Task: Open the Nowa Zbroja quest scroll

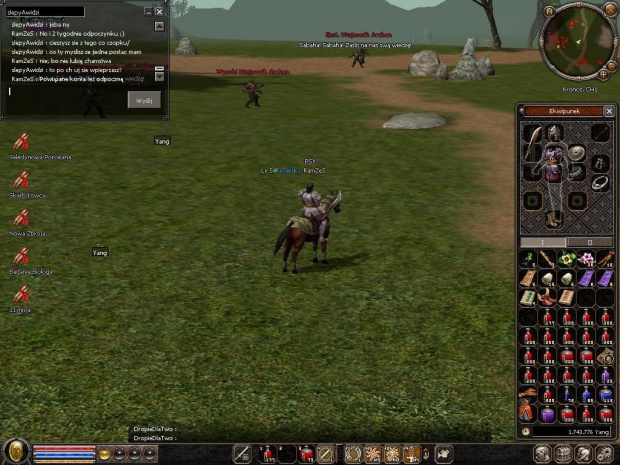Action: (21, 218)
